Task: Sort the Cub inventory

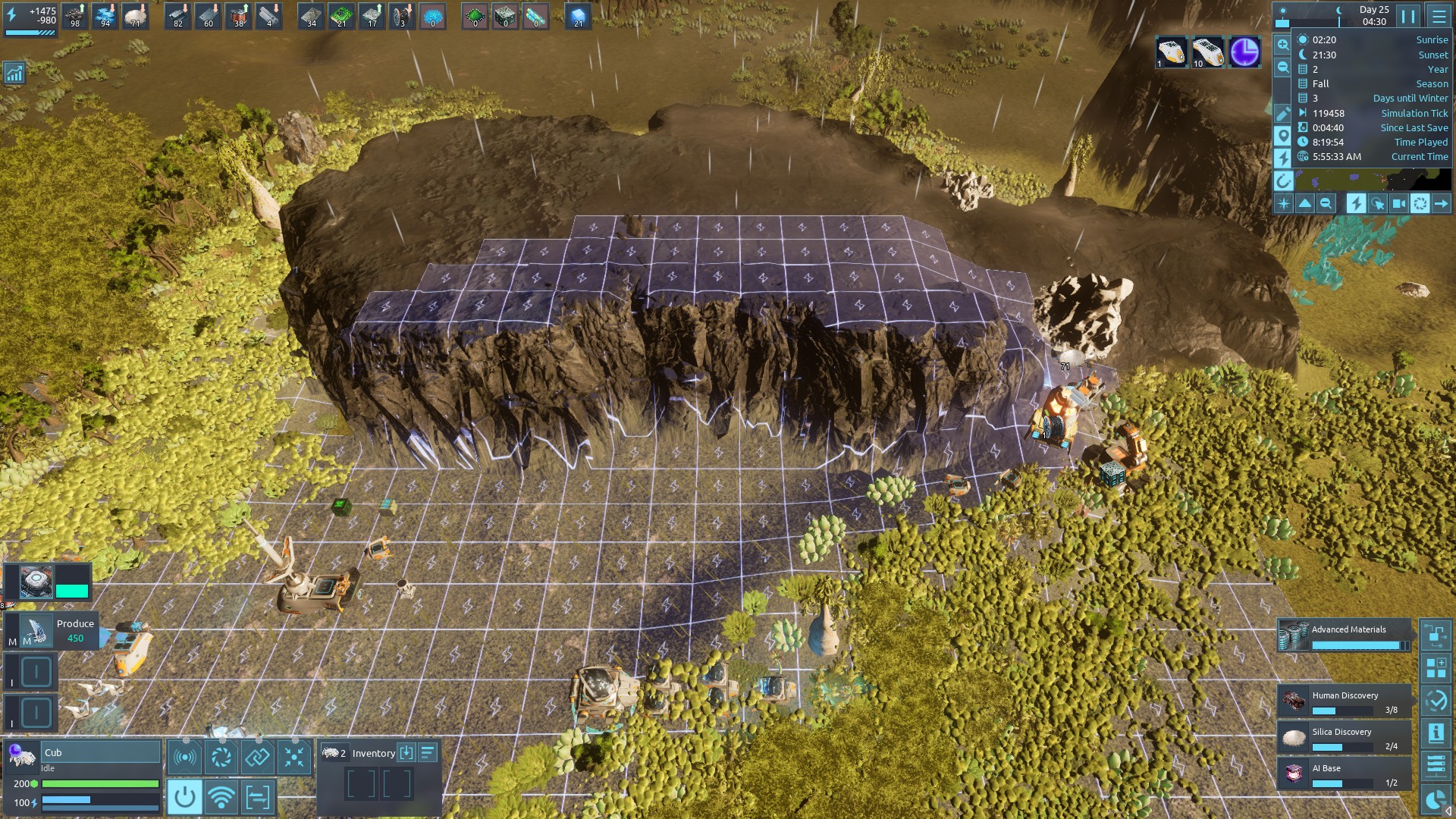Action: tap(428, 752)
